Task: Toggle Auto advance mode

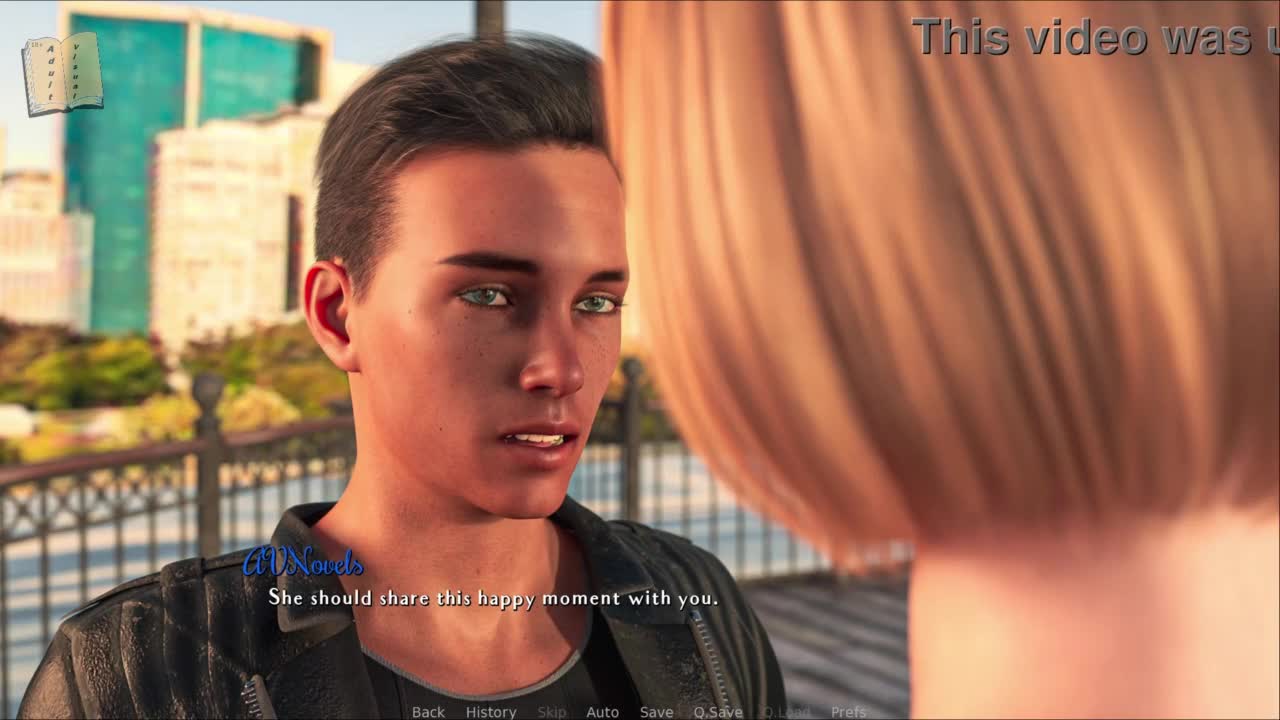Action: tap(602, 712)
